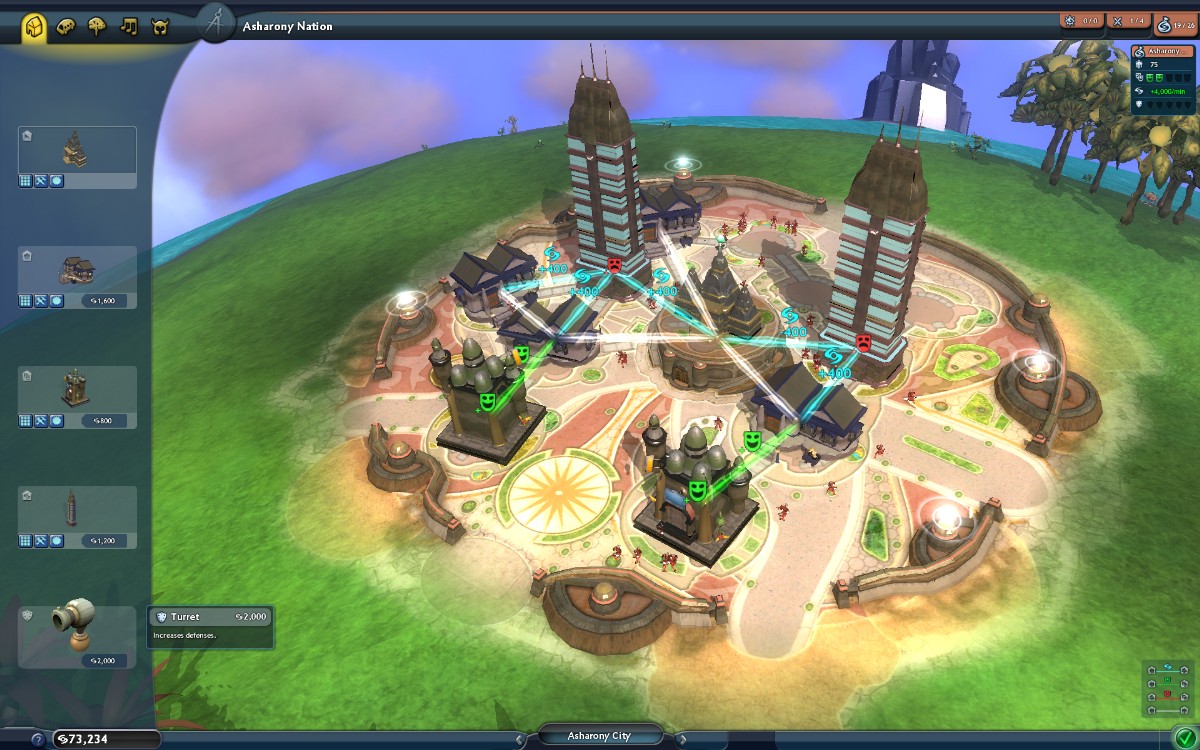Go to the next city with right arrow

(681, 739)
